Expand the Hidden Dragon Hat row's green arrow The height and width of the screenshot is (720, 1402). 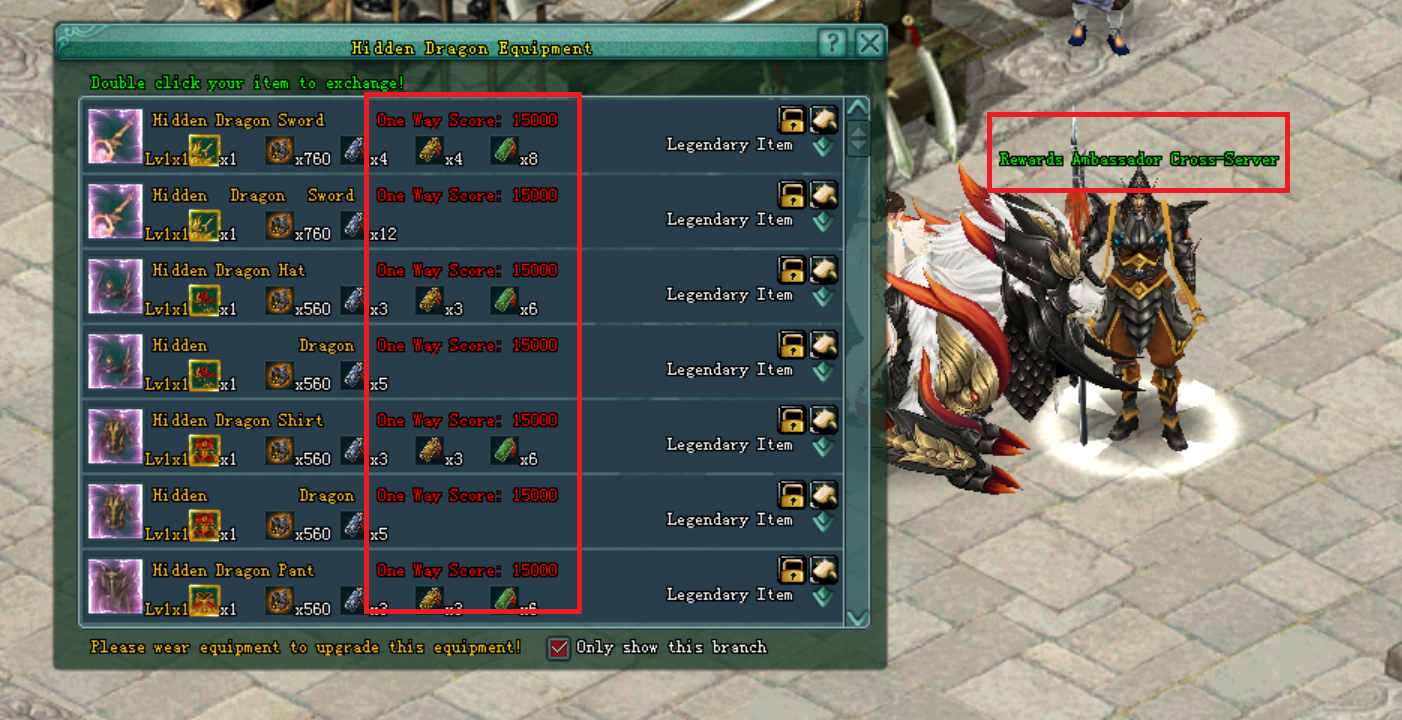point(822,296)
